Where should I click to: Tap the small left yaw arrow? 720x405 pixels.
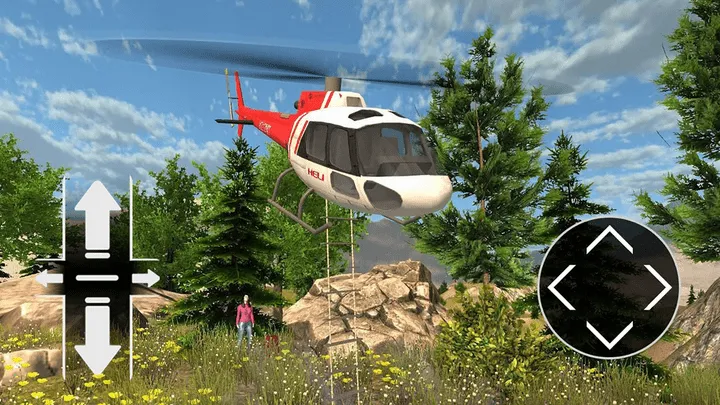(x=48, y=278)
